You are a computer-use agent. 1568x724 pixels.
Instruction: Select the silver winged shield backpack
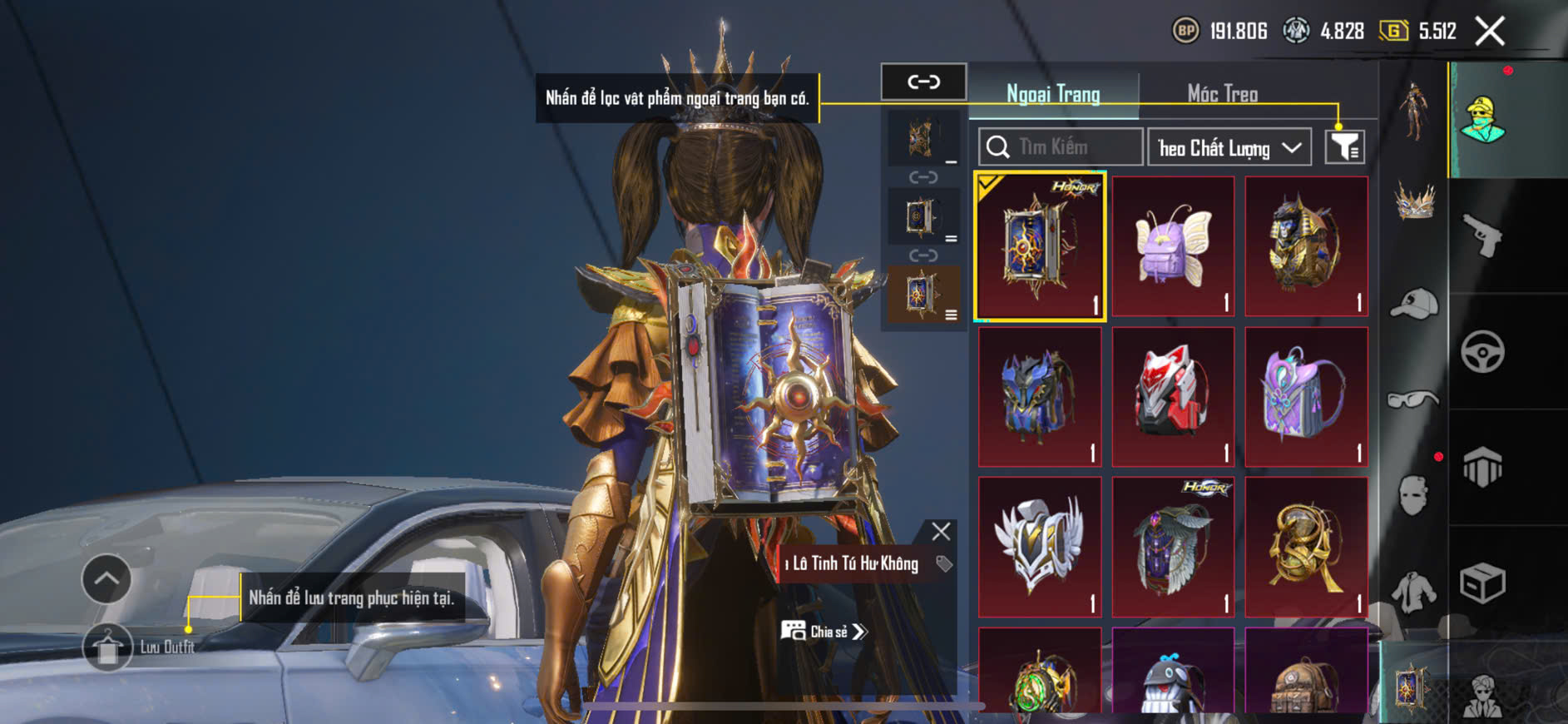[1040, 547]
